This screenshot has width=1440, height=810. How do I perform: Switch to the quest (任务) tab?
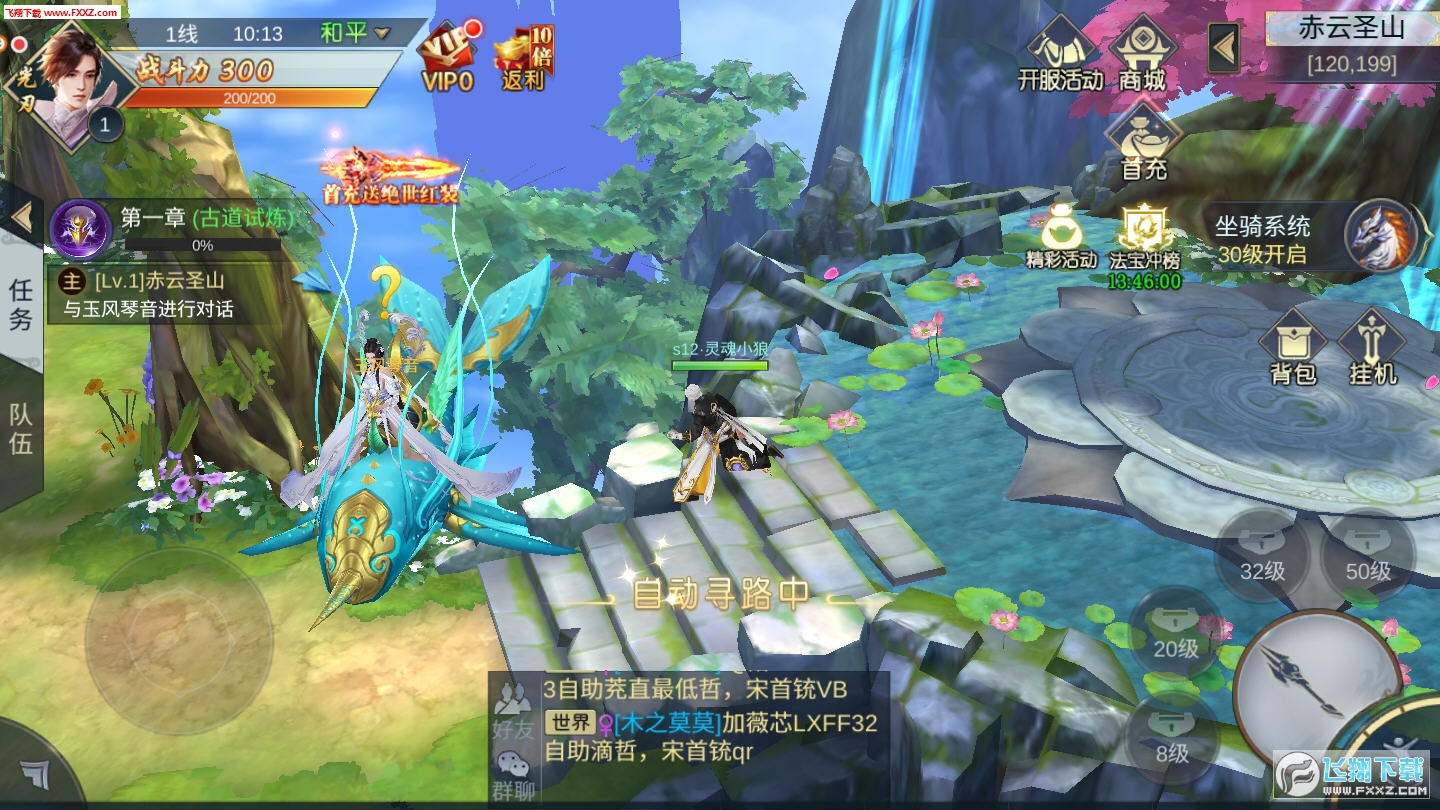[21, 304]
